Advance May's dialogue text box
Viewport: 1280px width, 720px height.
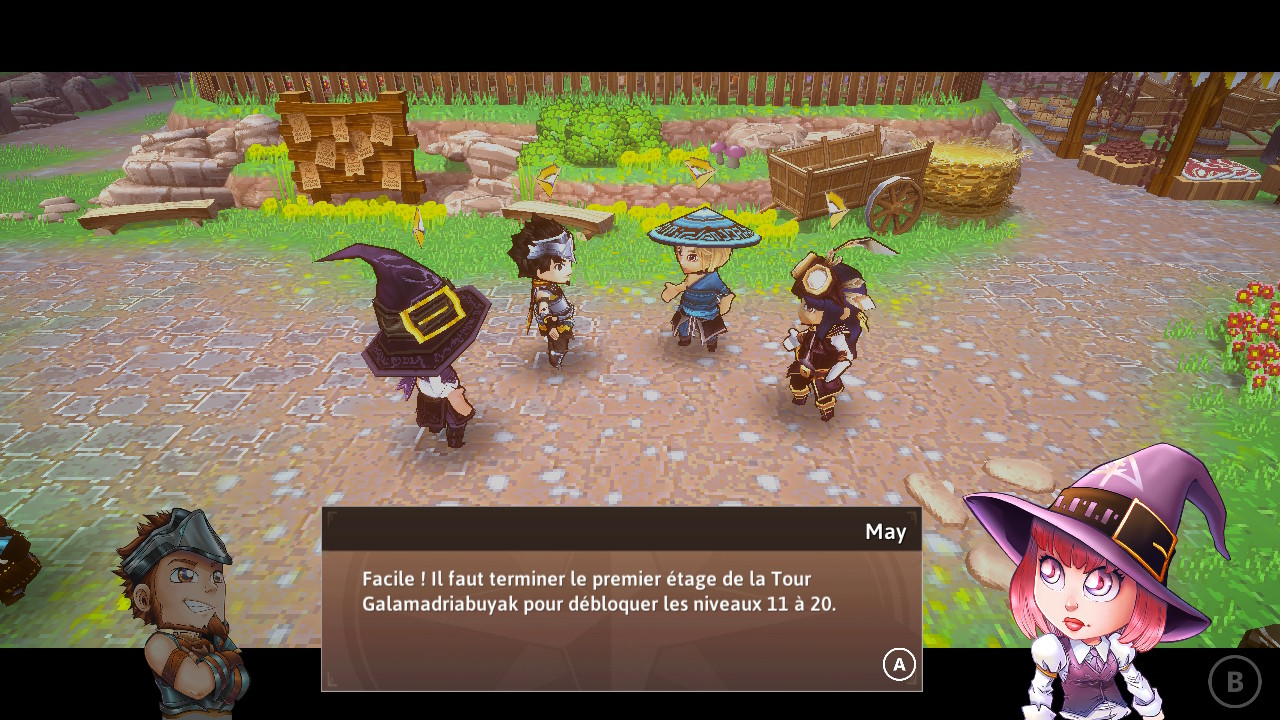coord(898,664)
